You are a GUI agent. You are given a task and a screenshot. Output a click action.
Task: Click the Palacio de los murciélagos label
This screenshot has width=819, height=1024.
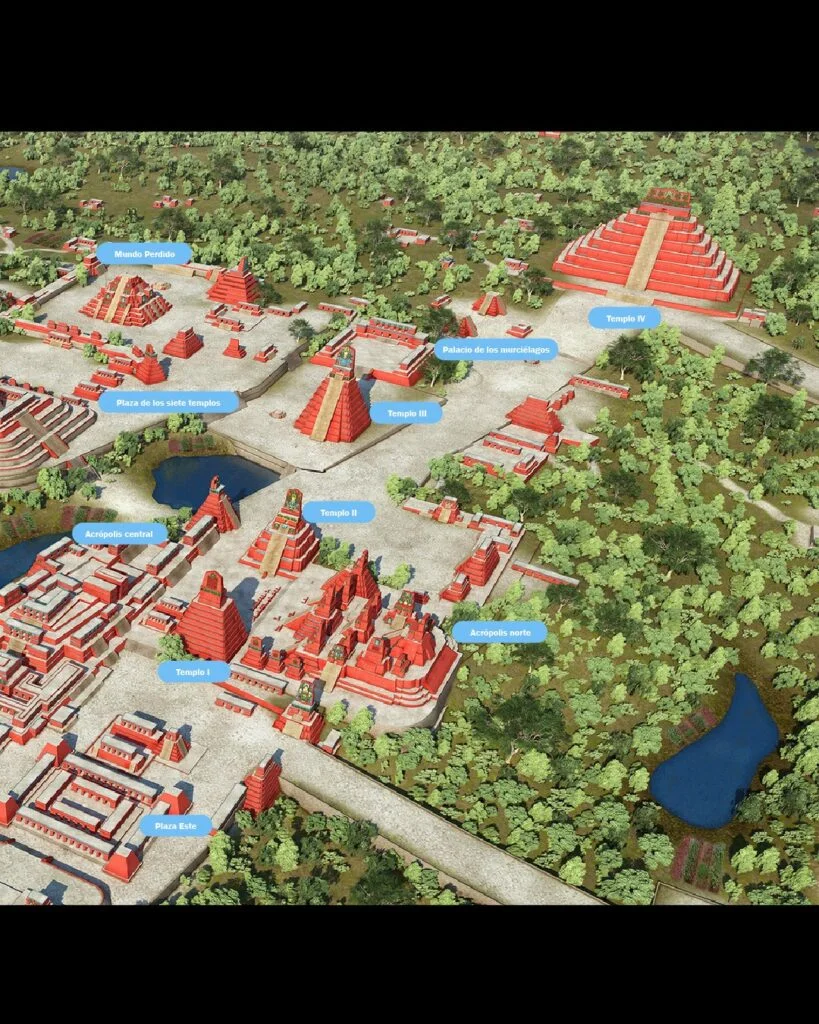coord(495,349)
